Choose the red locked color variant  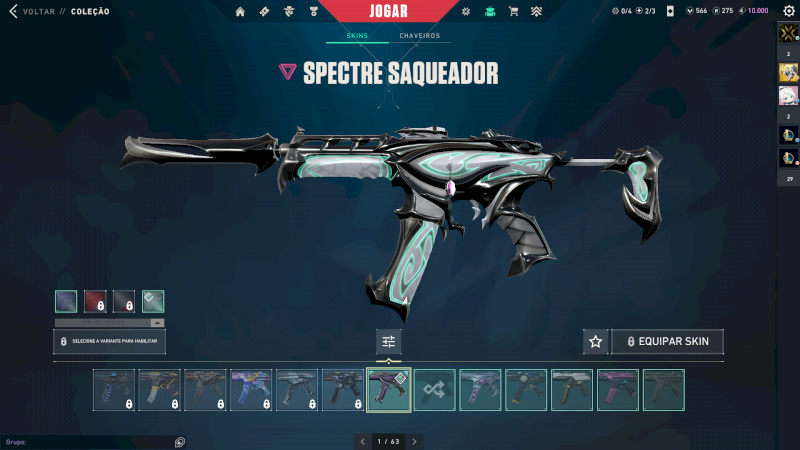click(x=95, y=301)
